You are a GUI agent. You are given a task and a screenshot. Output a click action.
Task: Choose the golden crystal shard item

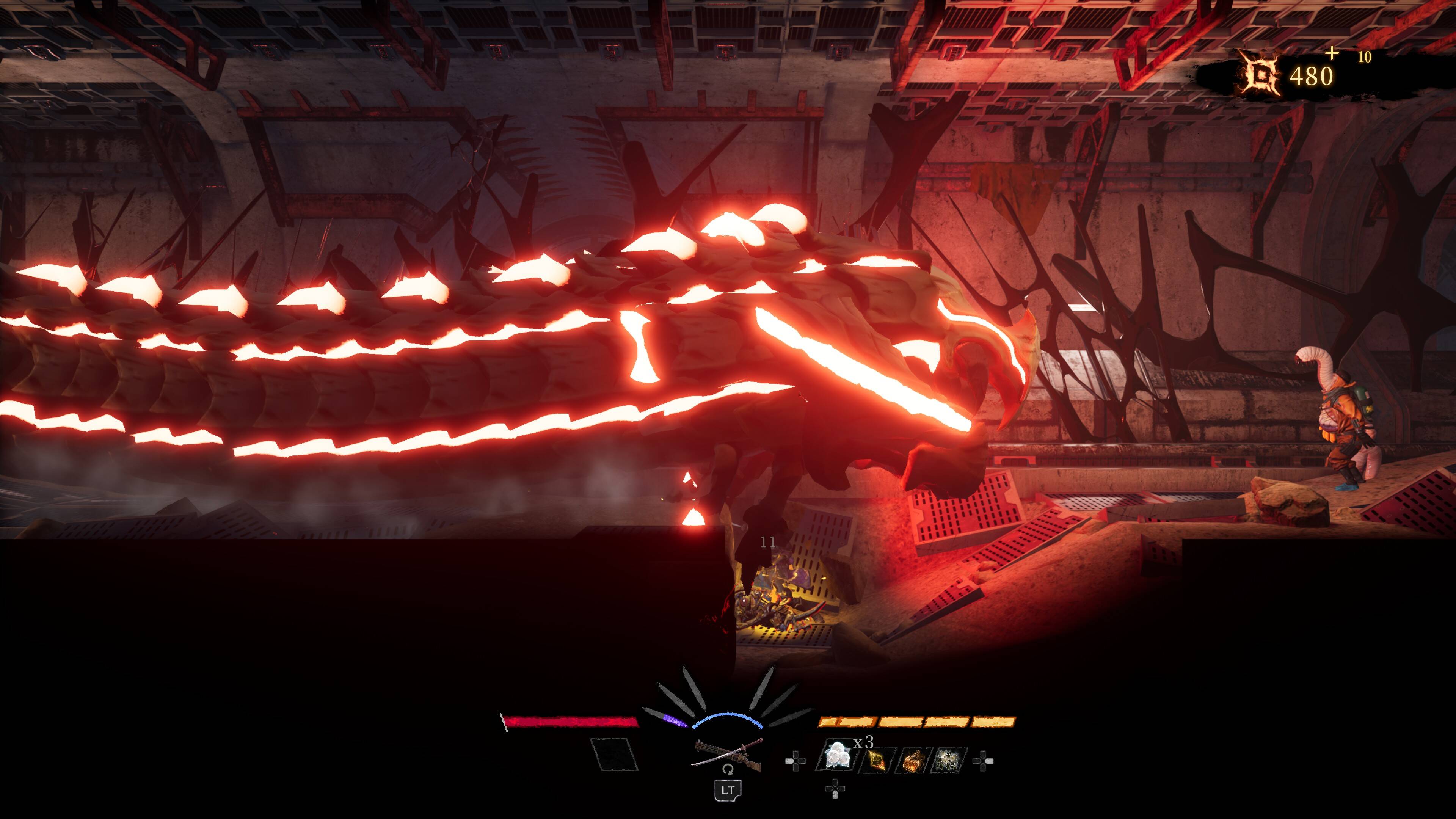(x=876, y=760)
